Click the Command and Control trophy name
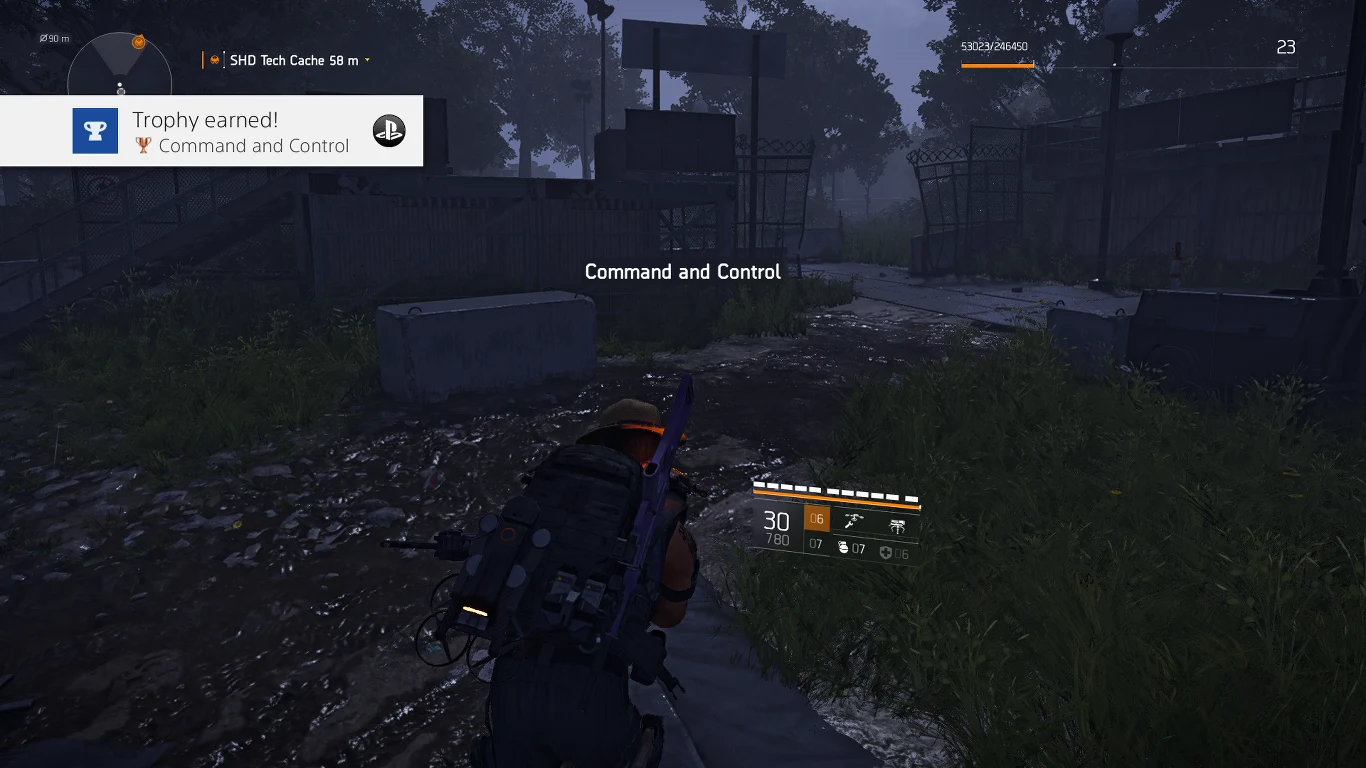Image resolution: width=1366 pixels, height=768 pixels. pyautogui.click(x=252, y=145)
